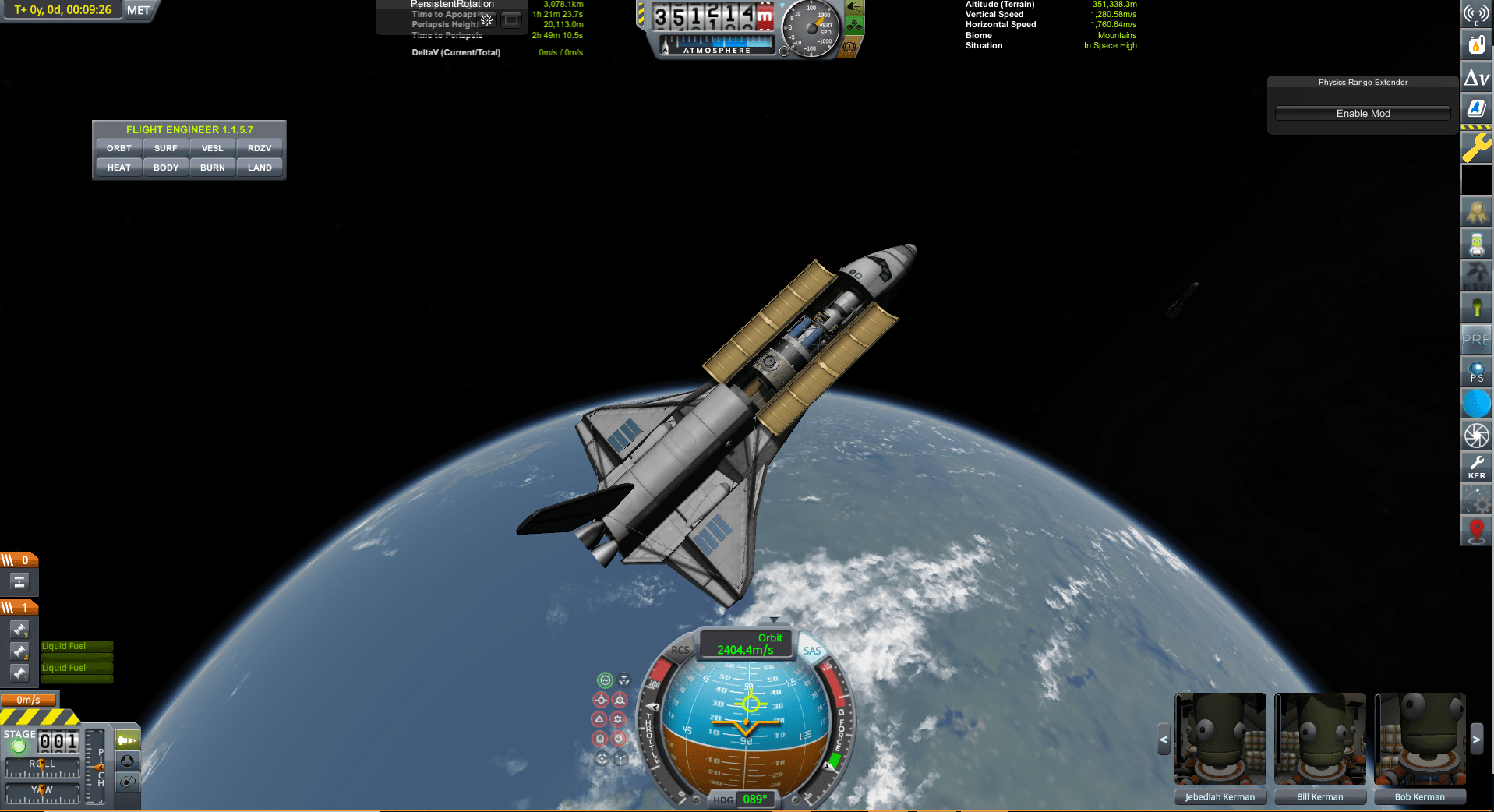Click the BURN button in Flight Engineer
Image resolution: width=1494 pixels, height=812 pixels.
pos(212,167)
